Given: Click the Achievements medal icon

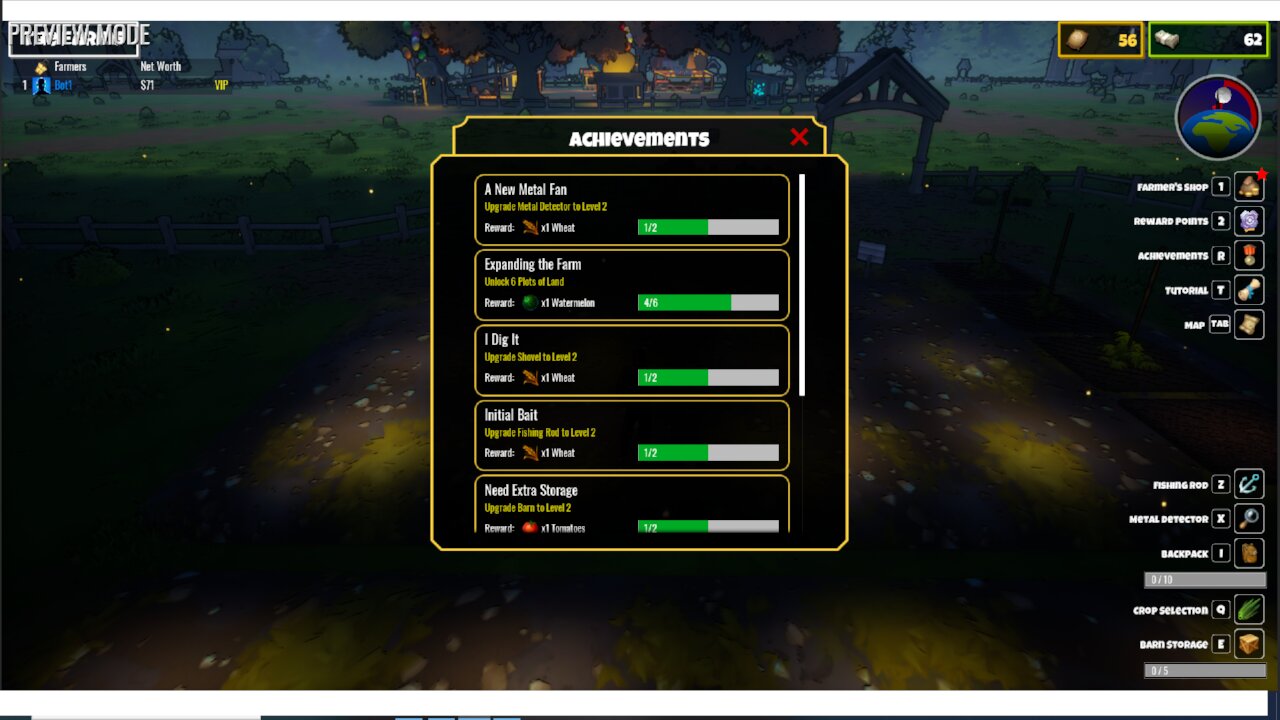Looking at the screenshot, I should [x=1249, y=256].
